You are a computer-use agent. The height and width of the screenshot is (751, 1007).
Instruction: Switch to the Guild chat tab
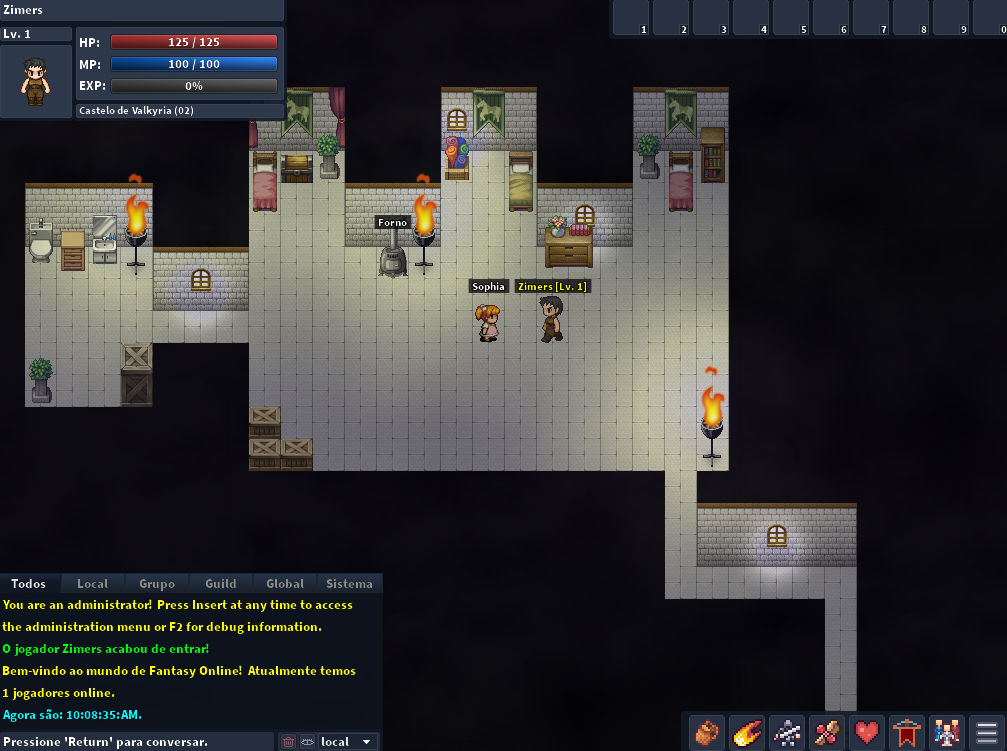coord(221,584)
